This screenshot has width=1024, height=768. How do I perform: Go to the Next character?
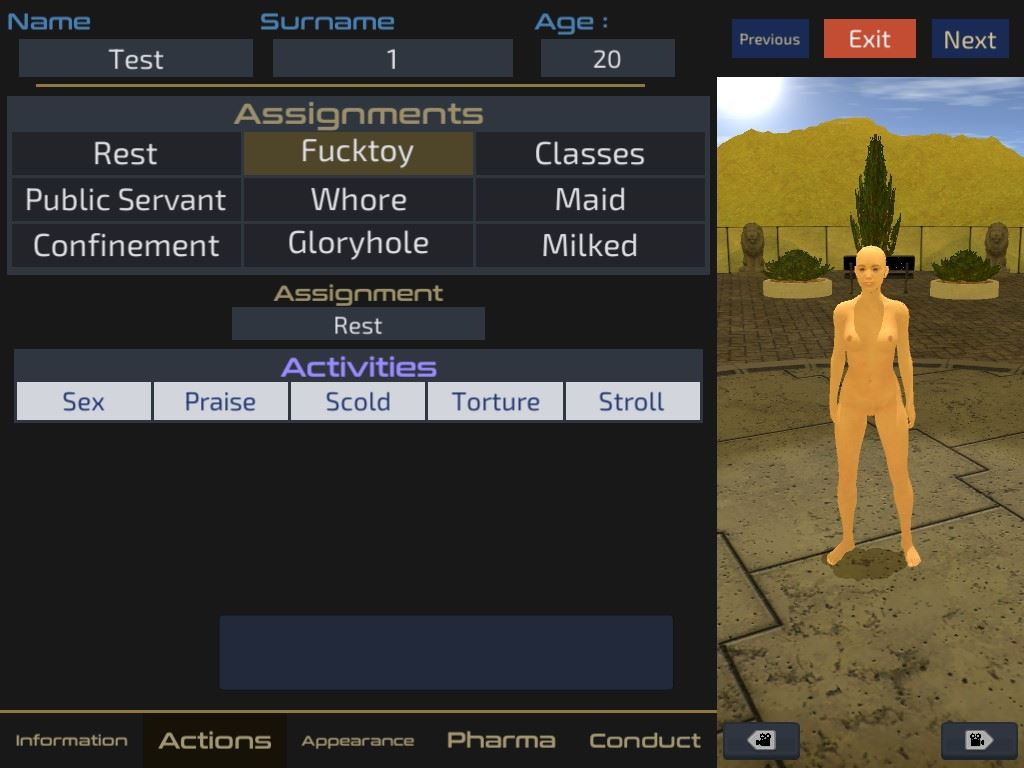(969, 39)
